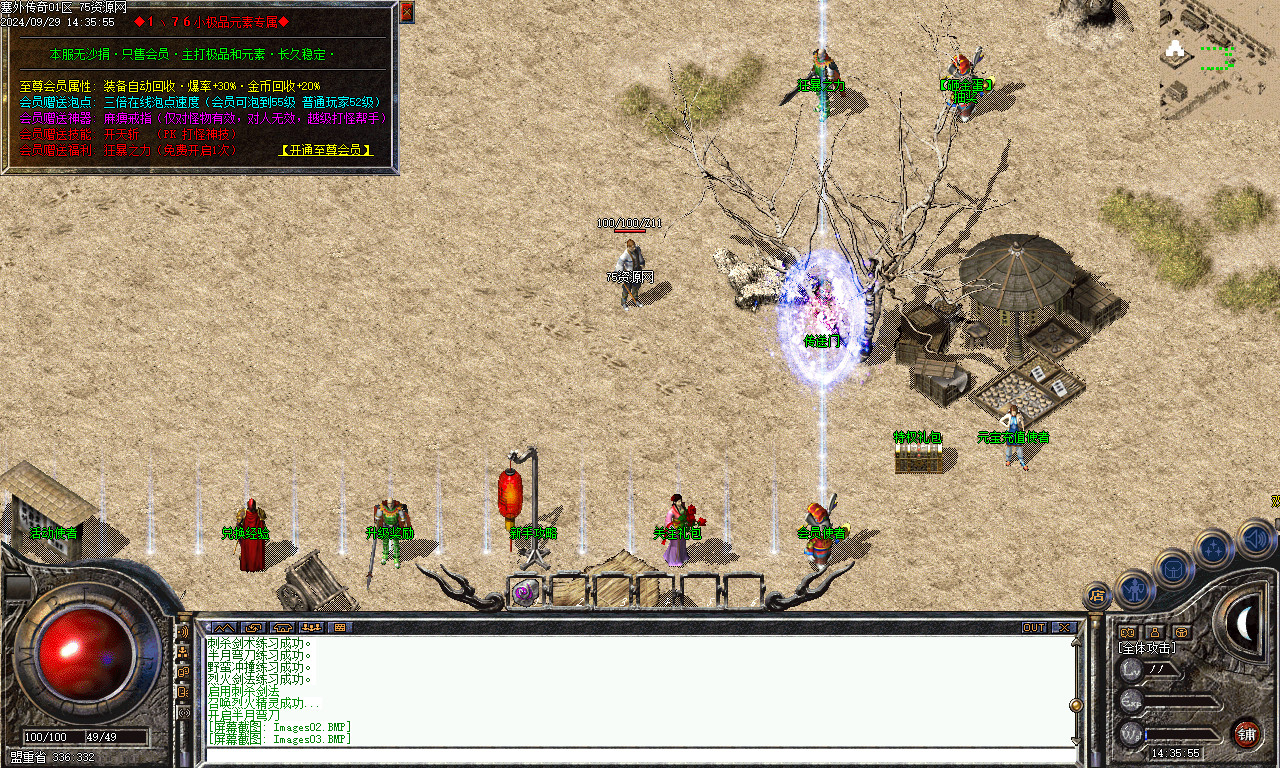Screen dimensions: 1280x768
Task: Click the red 铺 stall button
Action: tap(1246, 733)
